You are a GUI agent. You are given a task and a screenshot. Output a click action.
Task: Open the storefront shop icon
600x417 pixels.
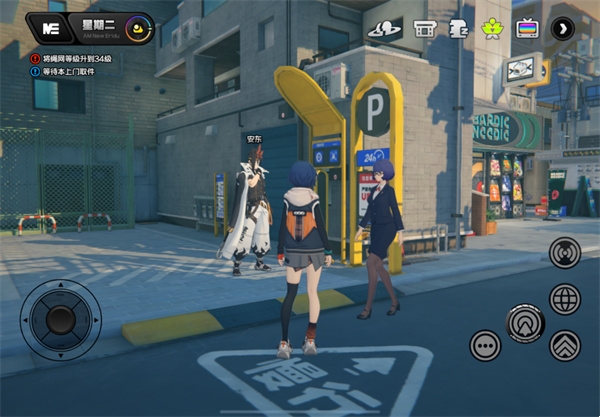424,28
